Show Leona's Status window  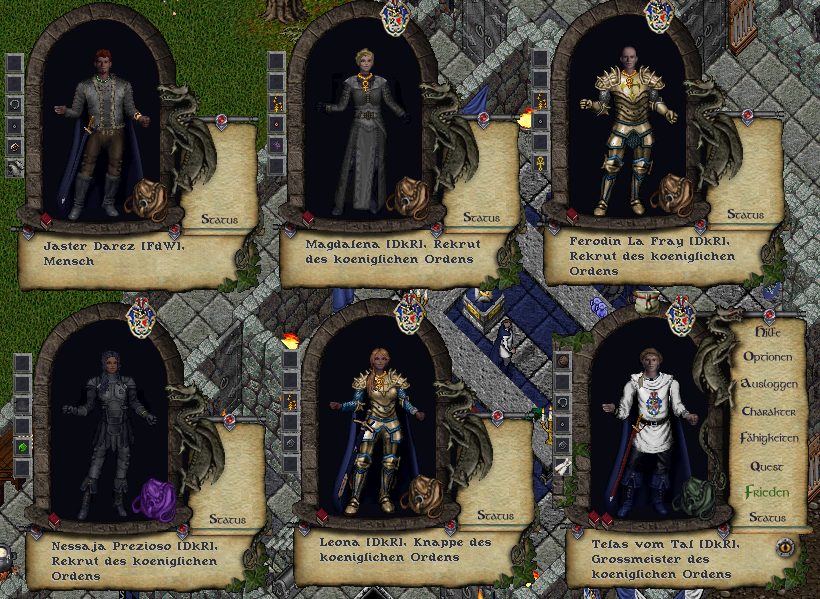point(495,516)
